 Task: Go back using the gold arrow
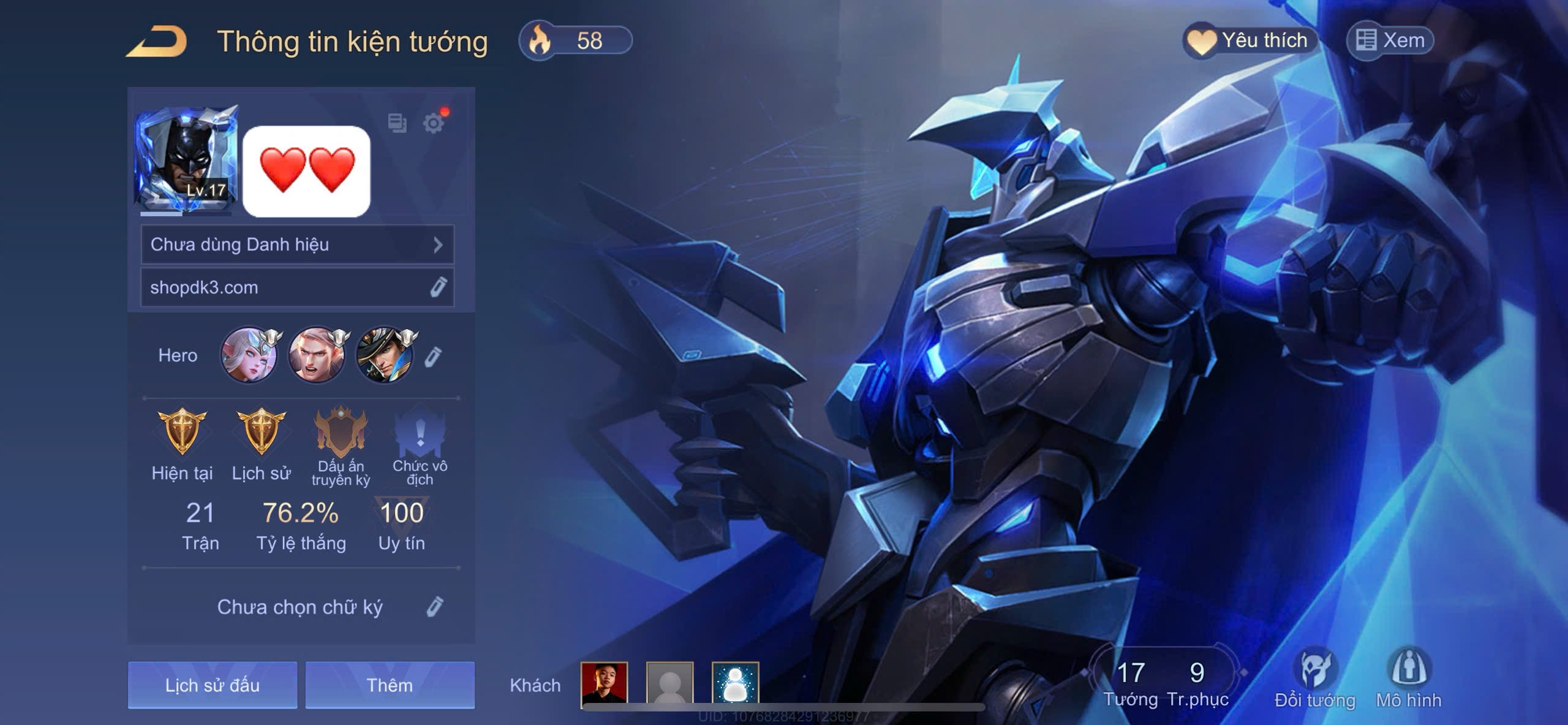(x=157, y=42)
